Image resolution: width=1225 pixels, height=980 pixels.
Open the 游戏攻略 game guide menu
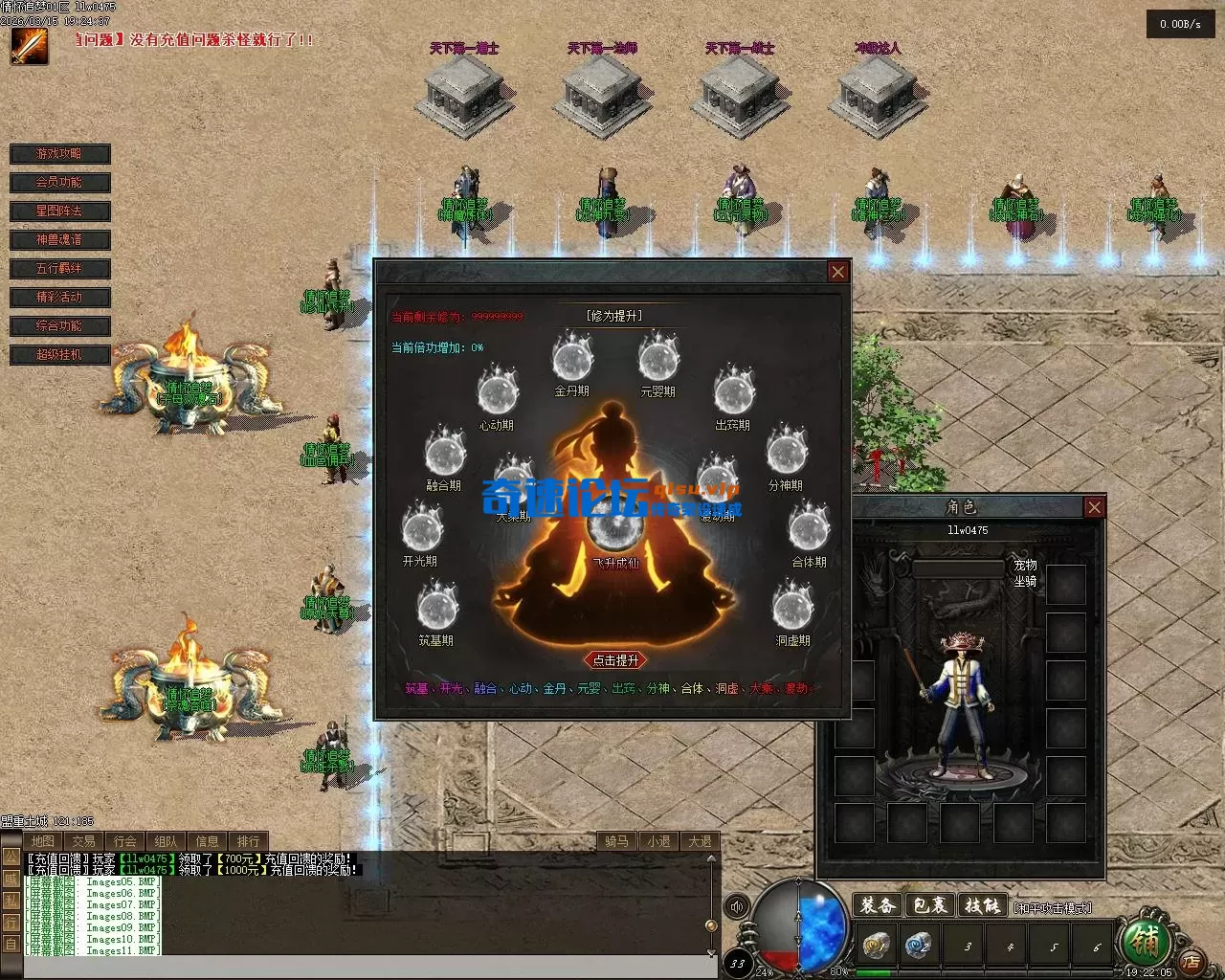pyautogui.click(x=59, y=154)
